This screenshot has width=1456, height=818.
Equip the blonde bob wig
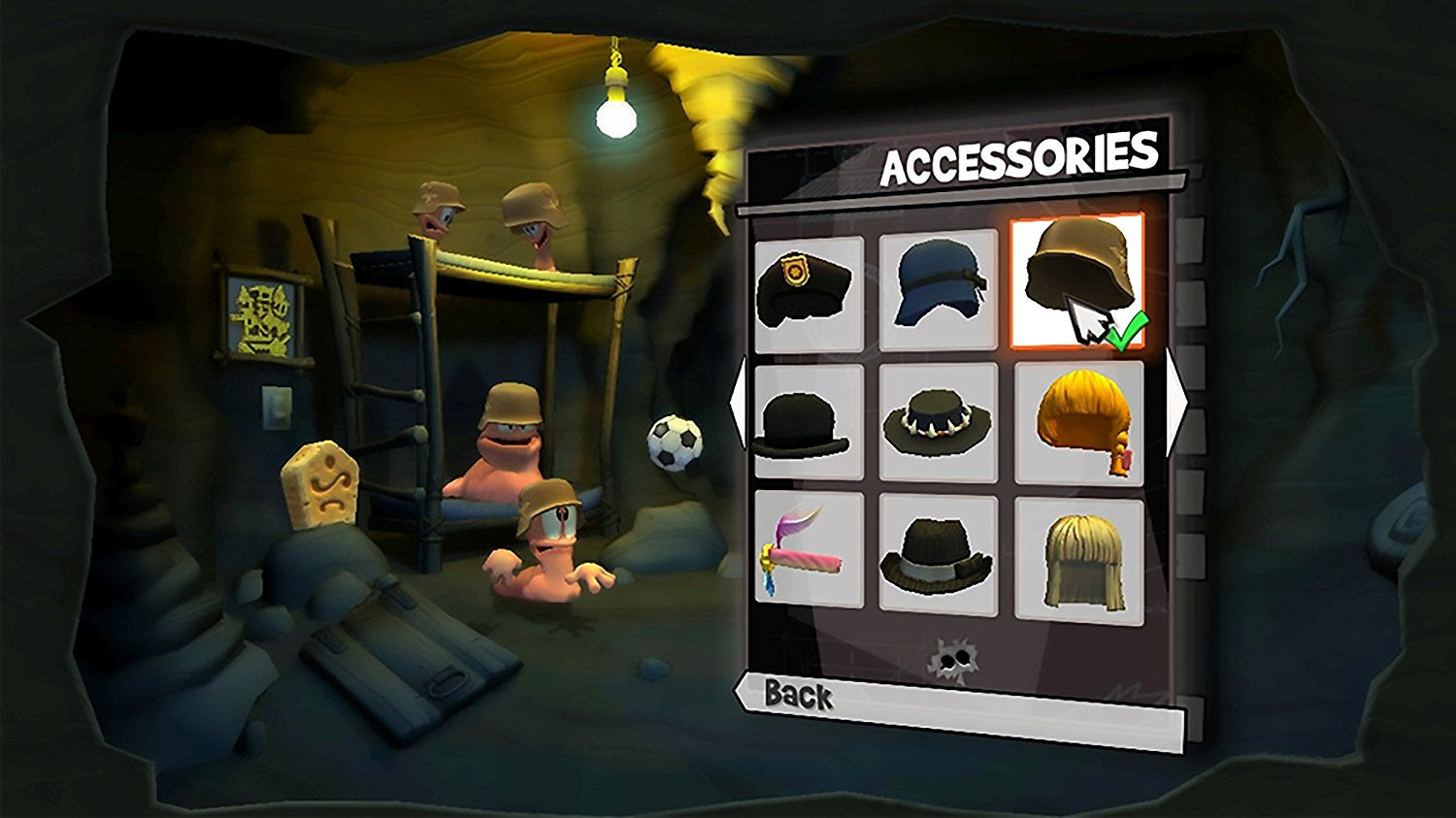pyautogui.click(x=1078, y=558)
